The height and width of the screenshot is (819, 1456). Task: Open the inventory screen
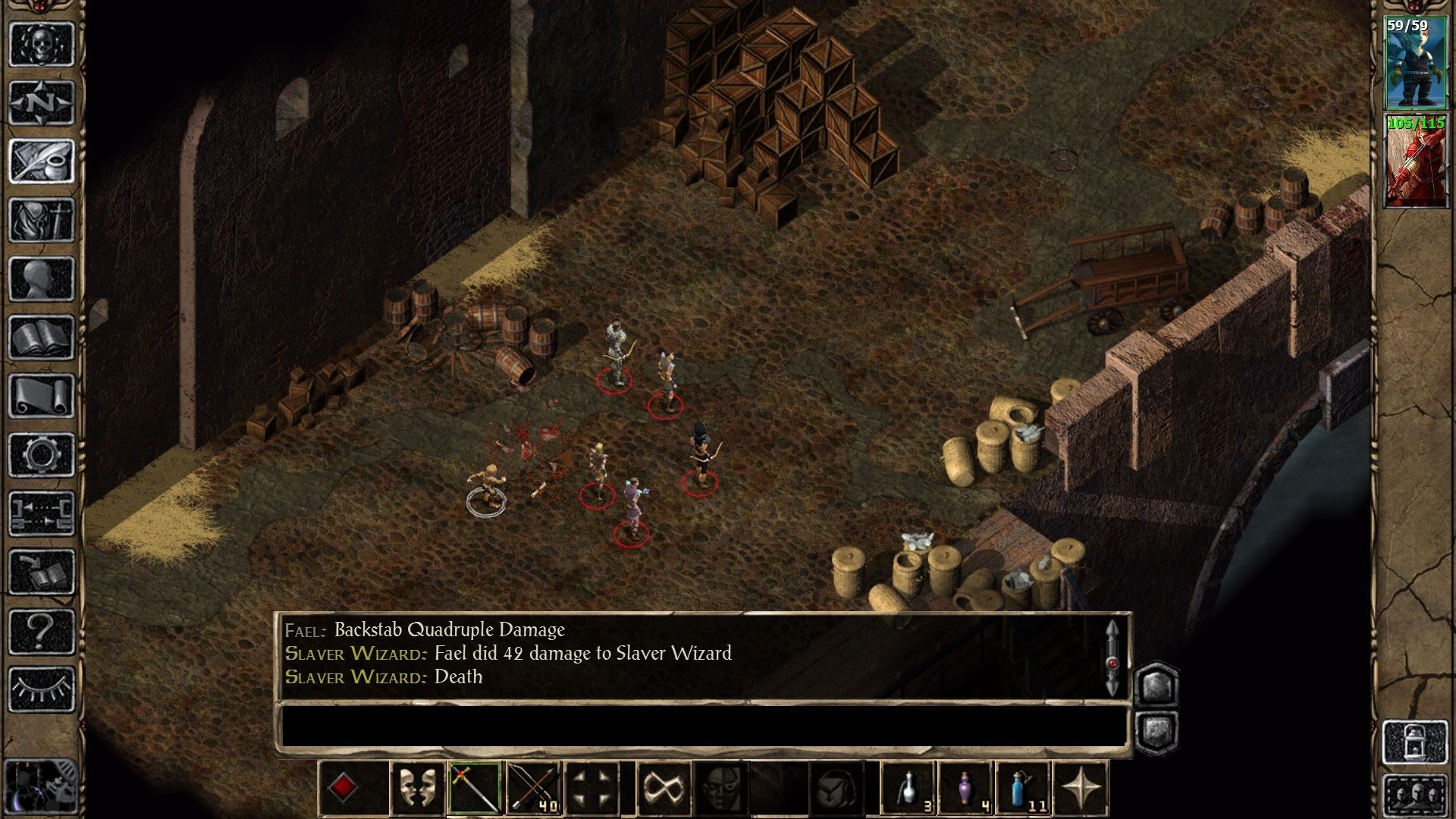click(42, 220)
